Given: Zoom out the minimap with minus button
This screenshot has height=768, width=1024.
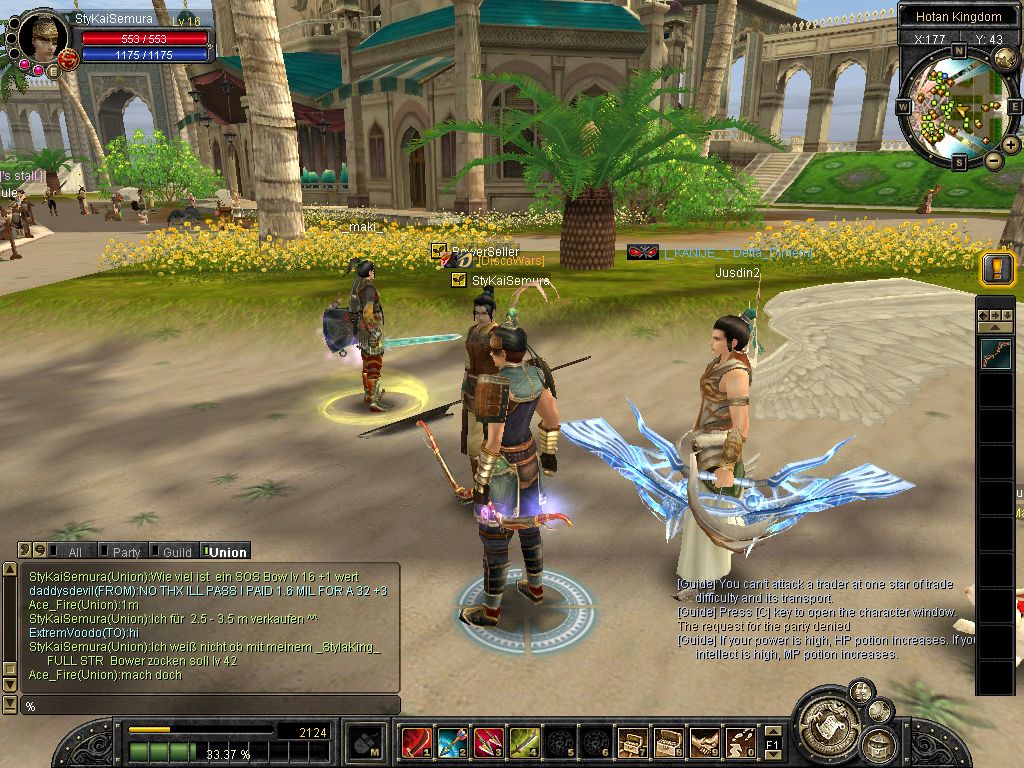Looking at the screenshot, I should click(993, 160).
